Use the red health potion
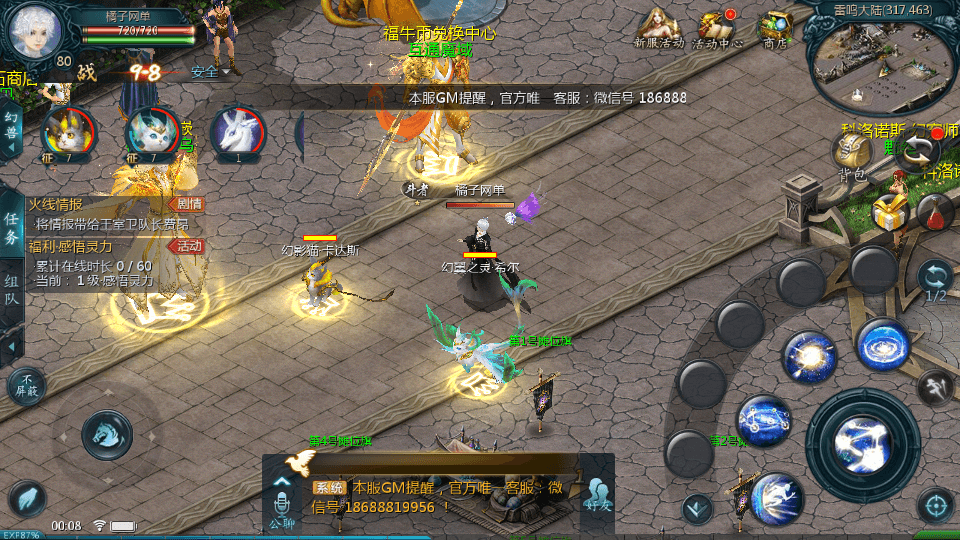 (935, 212)
